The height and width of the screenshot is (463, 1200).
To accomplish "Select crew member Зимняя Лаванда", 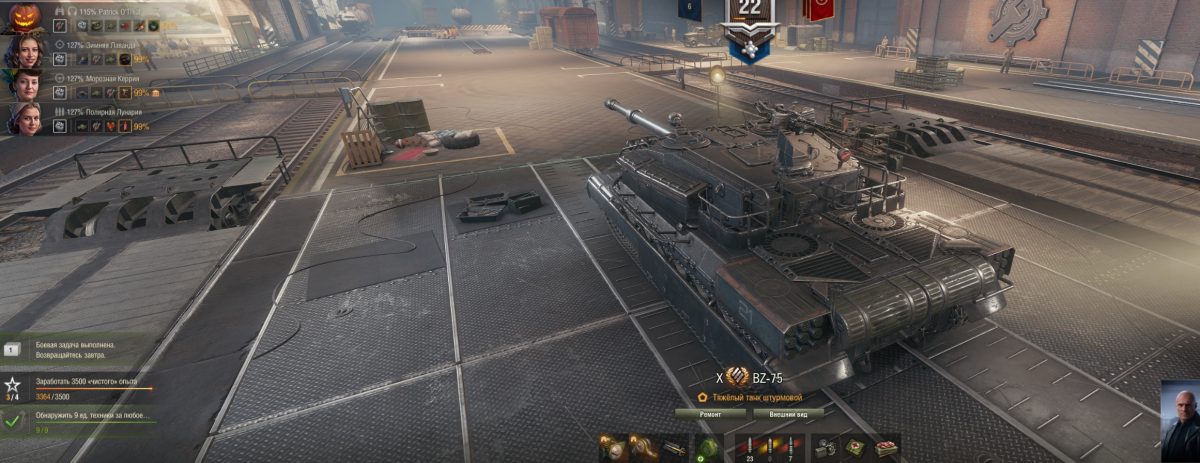I will [x=24, y=52].
